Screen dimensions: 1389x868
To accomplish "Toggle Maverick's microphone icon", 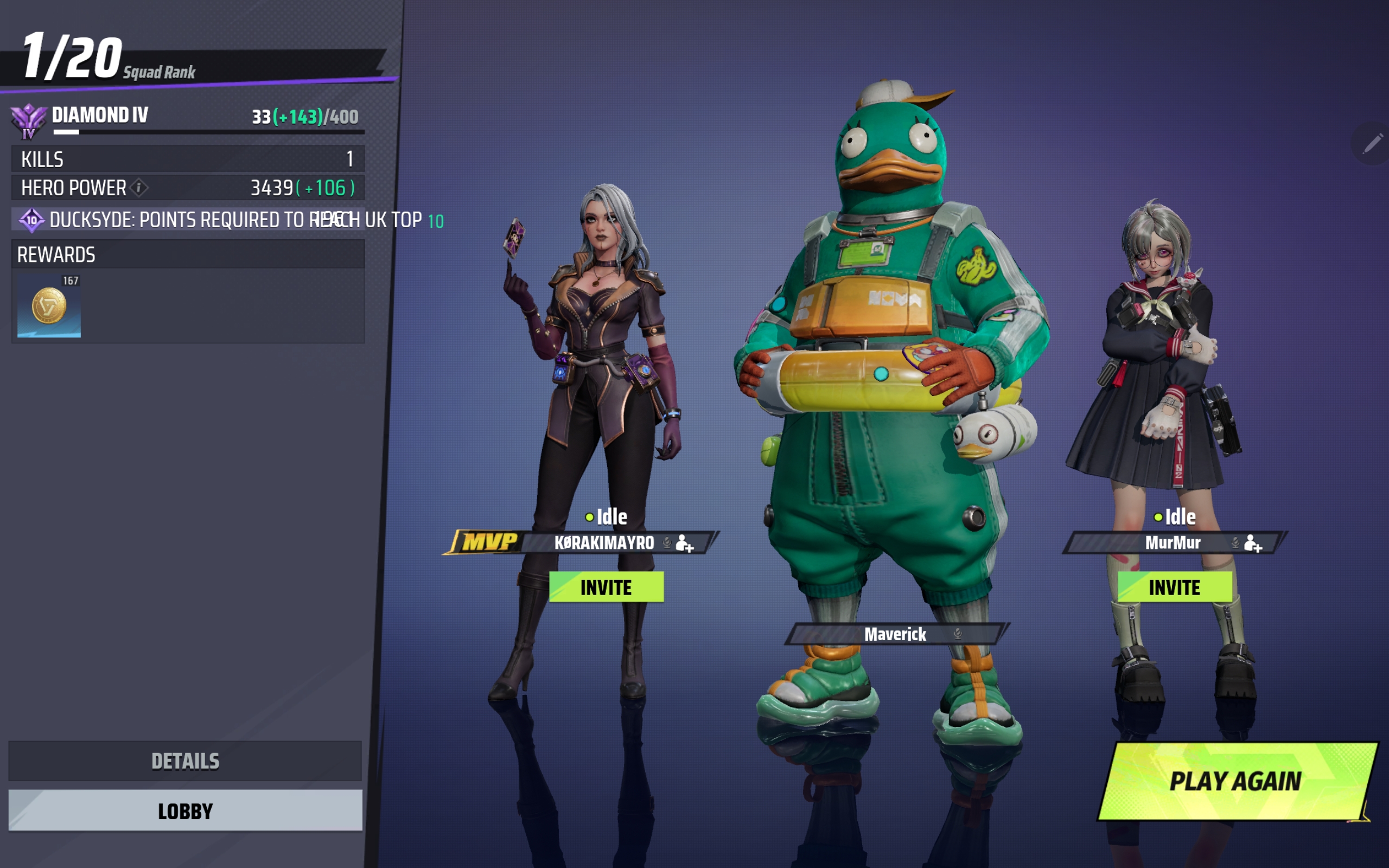I will click(x=958, y=634).
